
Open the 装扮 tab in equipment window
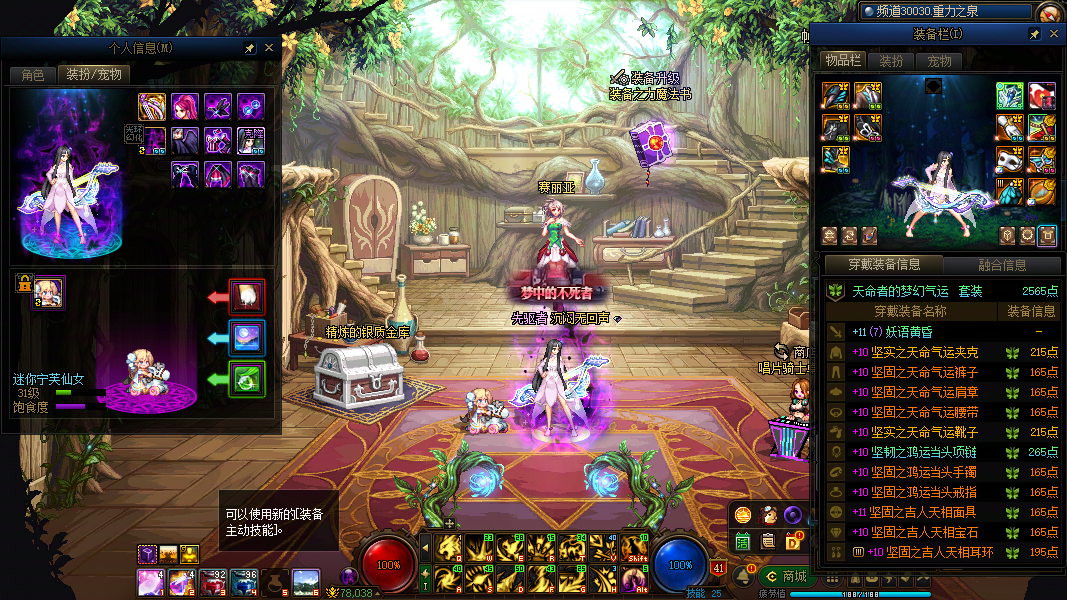point(891,62)
